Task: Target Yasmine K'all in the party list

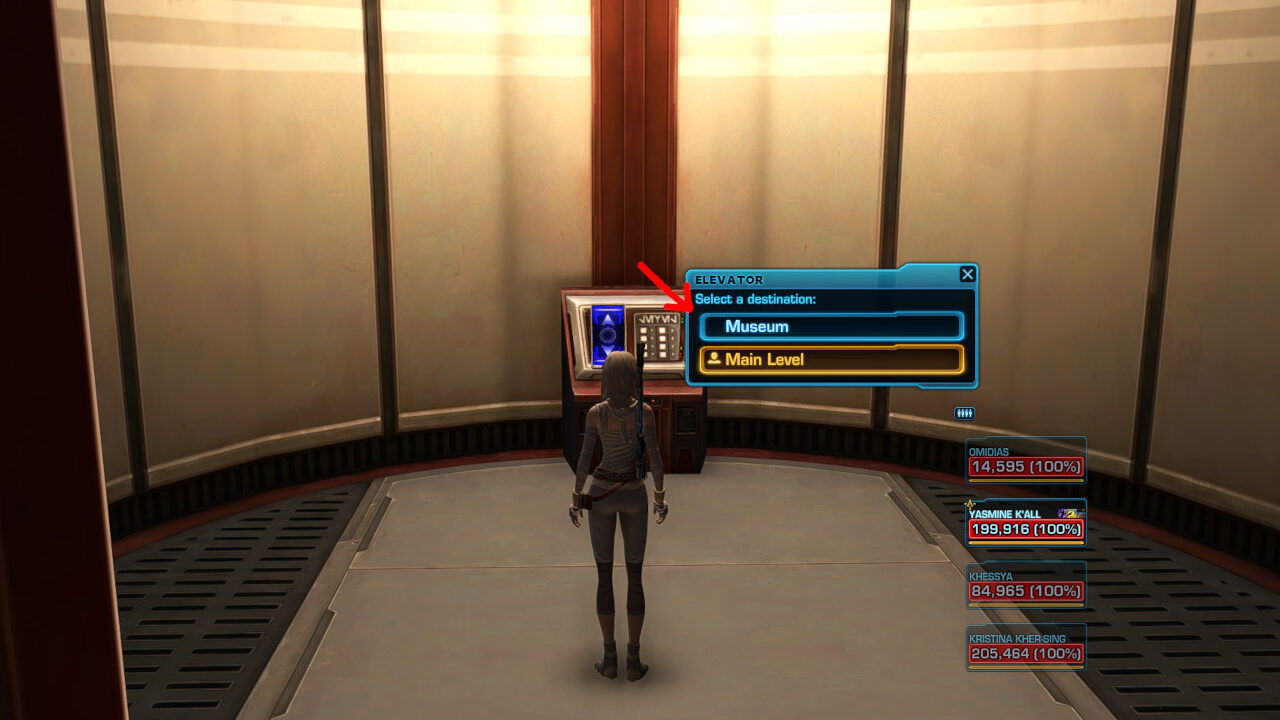Action: (x=1026, y=523)
